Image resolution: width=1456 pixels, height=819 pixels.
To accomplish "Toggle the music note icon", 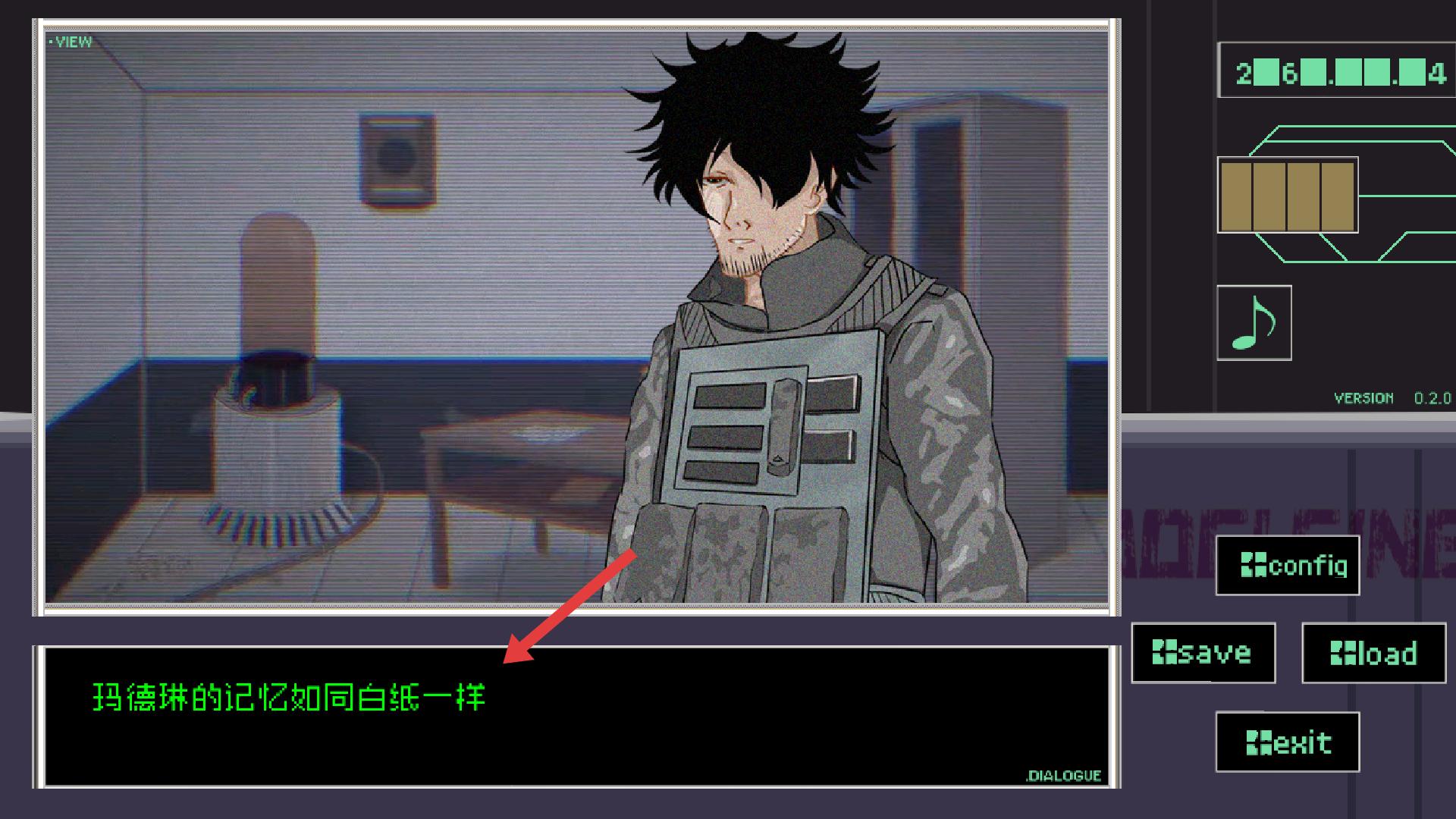I will click(x=1254, y=322).
